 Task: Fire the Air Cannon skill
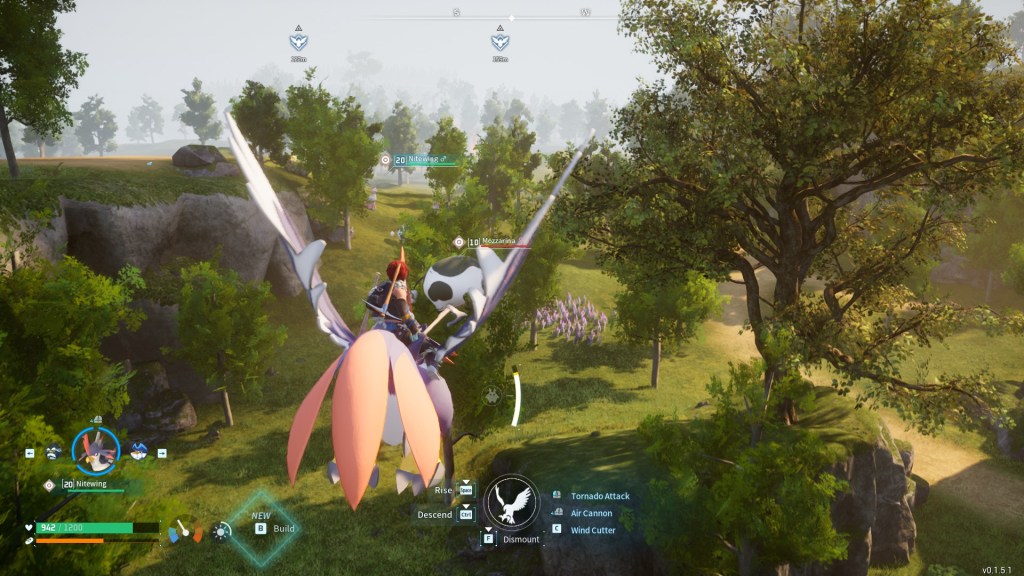(591, 513)
